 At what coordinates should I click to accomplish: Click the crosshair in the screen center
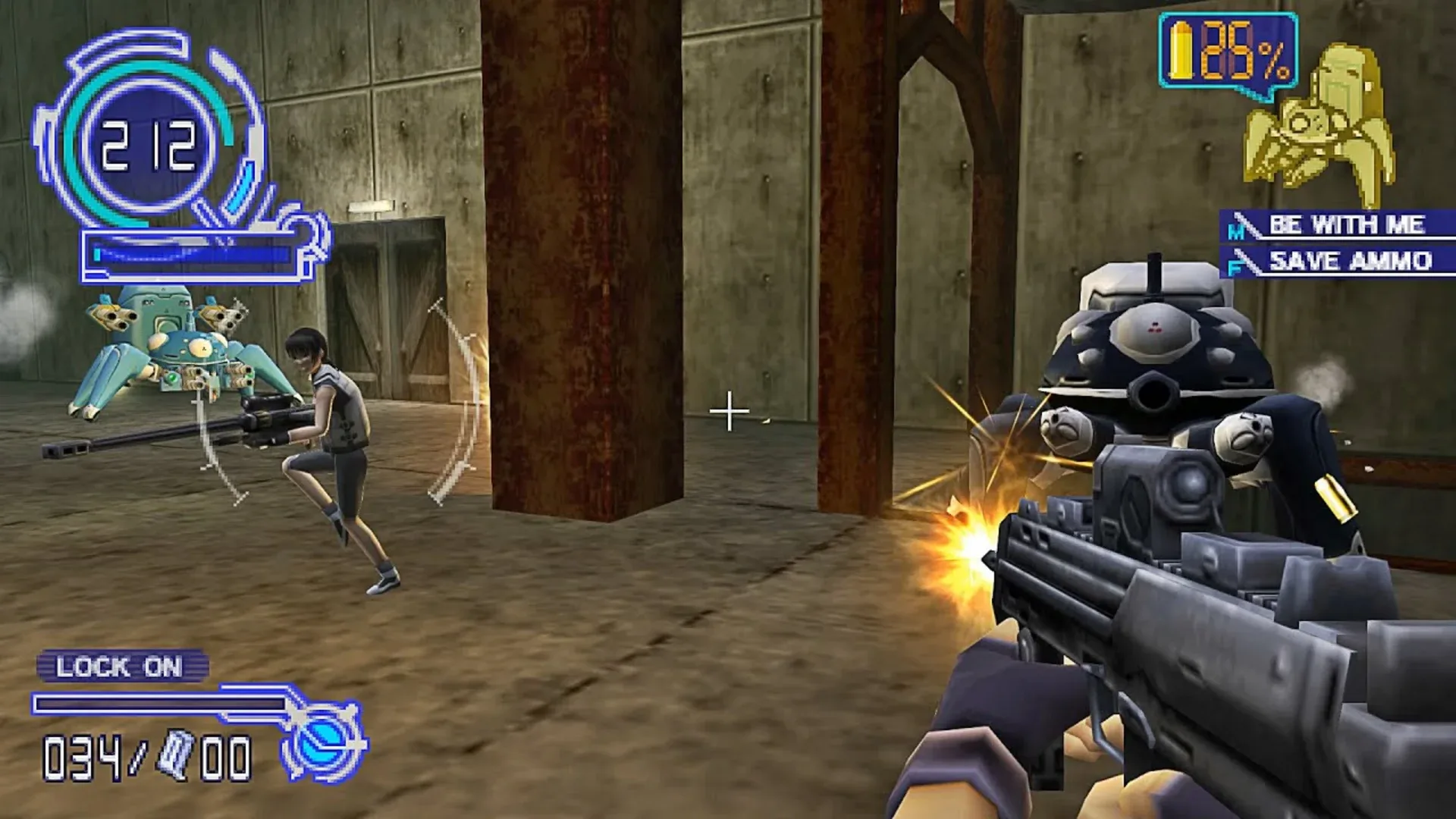pyautogui.click(x=730, y=412)
